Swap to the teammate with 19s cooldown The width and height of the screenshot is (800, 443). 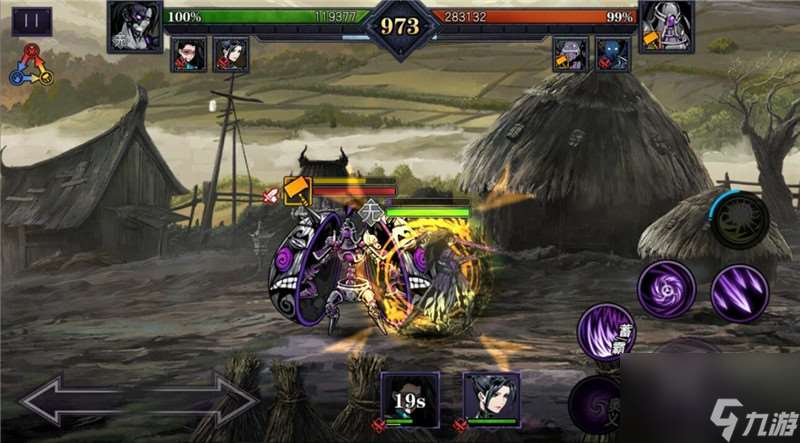point(410,400)
